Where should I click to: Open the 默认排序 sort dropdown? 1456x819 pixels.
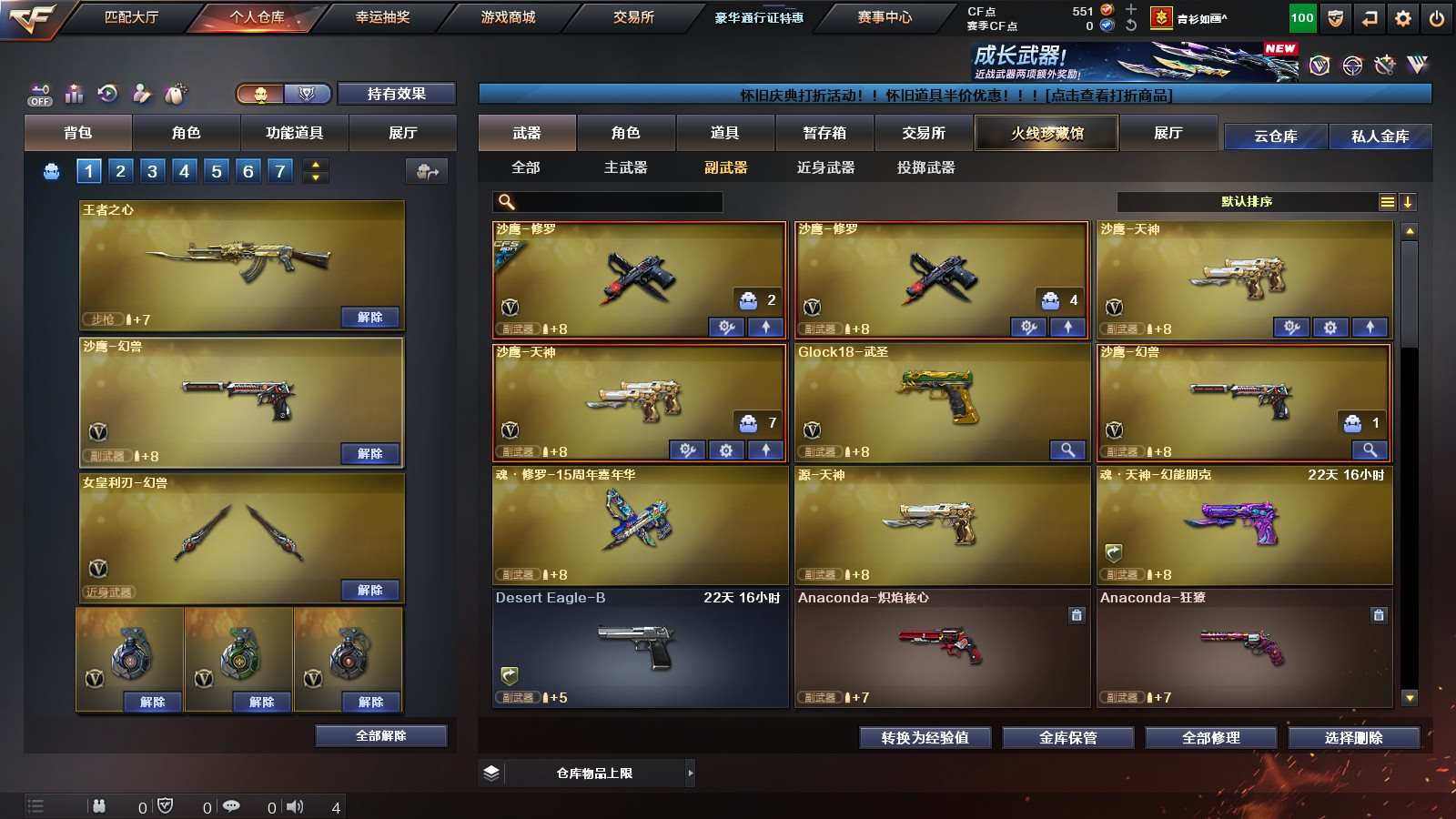click(1247, 202)
